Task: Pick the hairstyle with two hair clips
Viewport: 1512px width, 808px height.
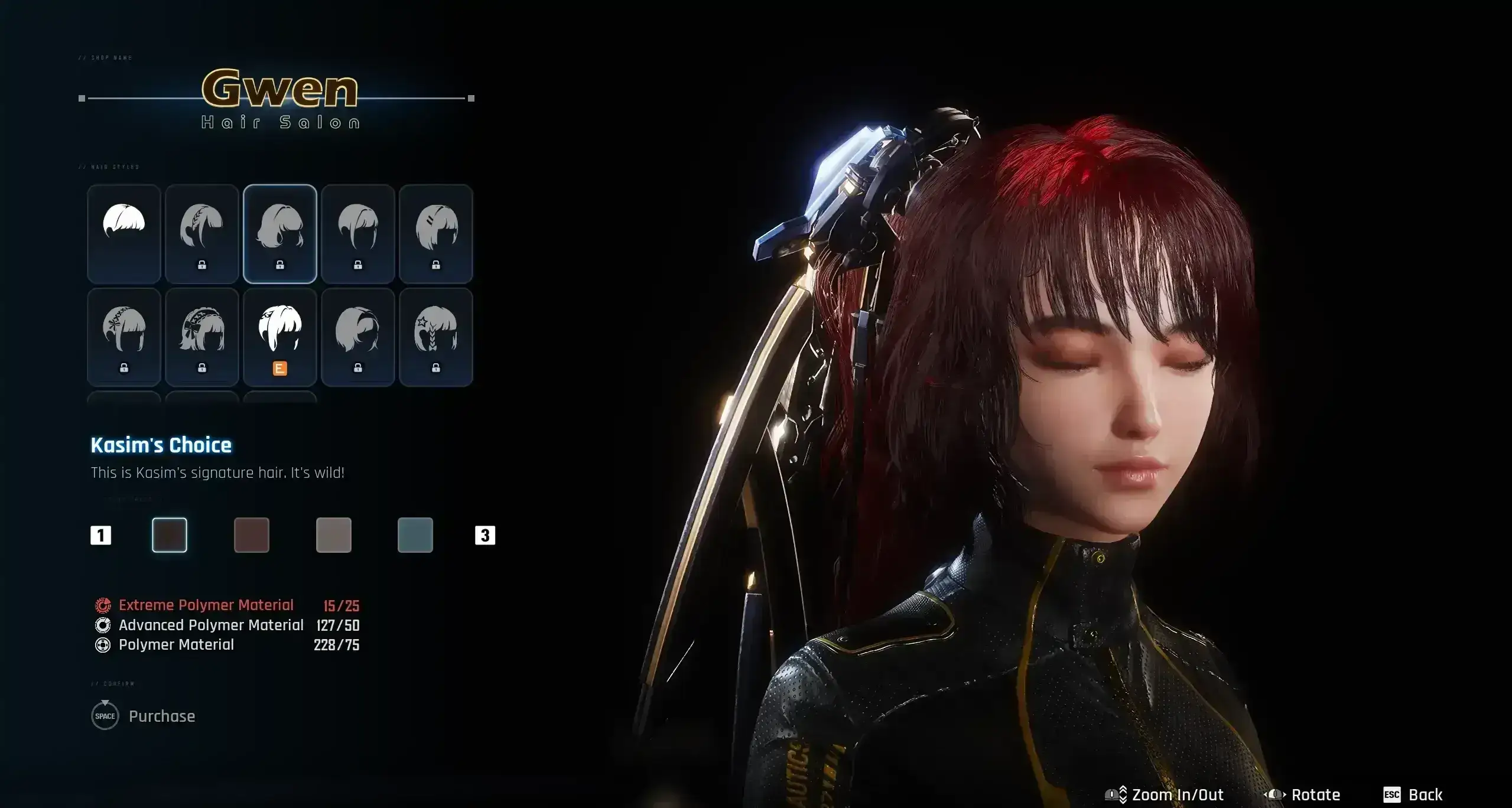Action: point(436,233)
